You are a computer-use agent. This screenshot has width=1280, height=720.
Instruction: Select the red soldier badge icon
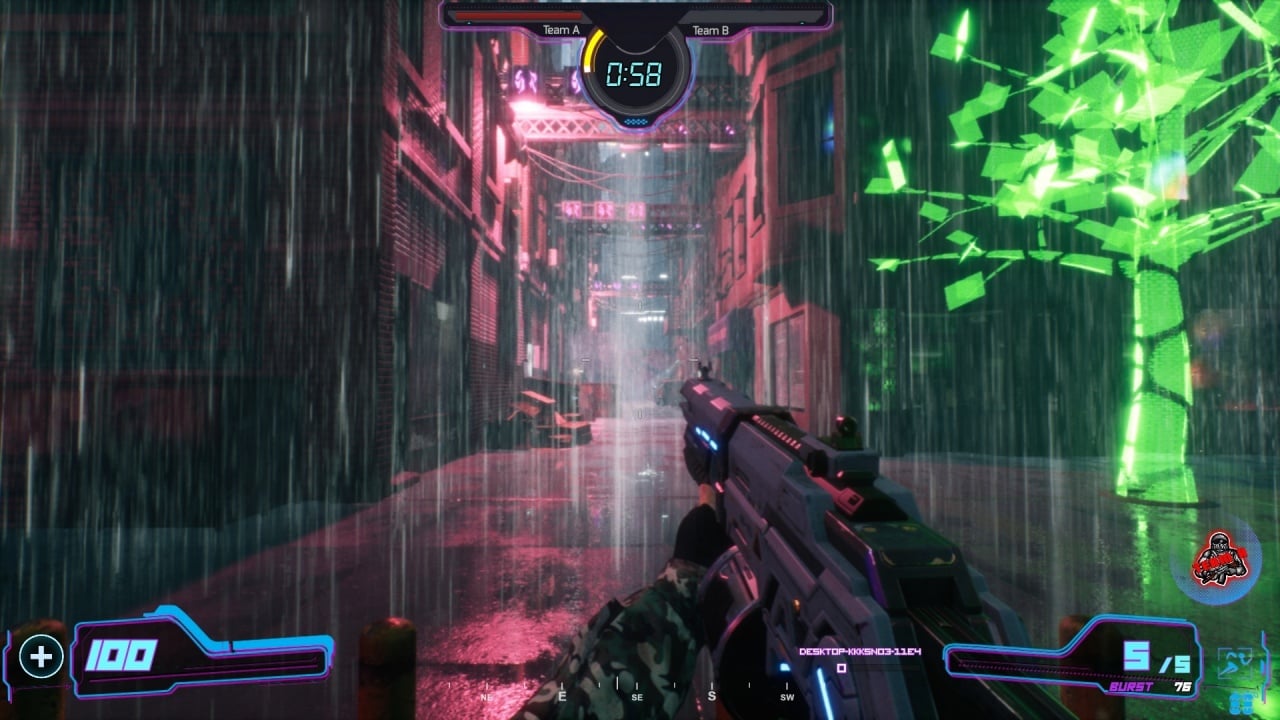1219,559
